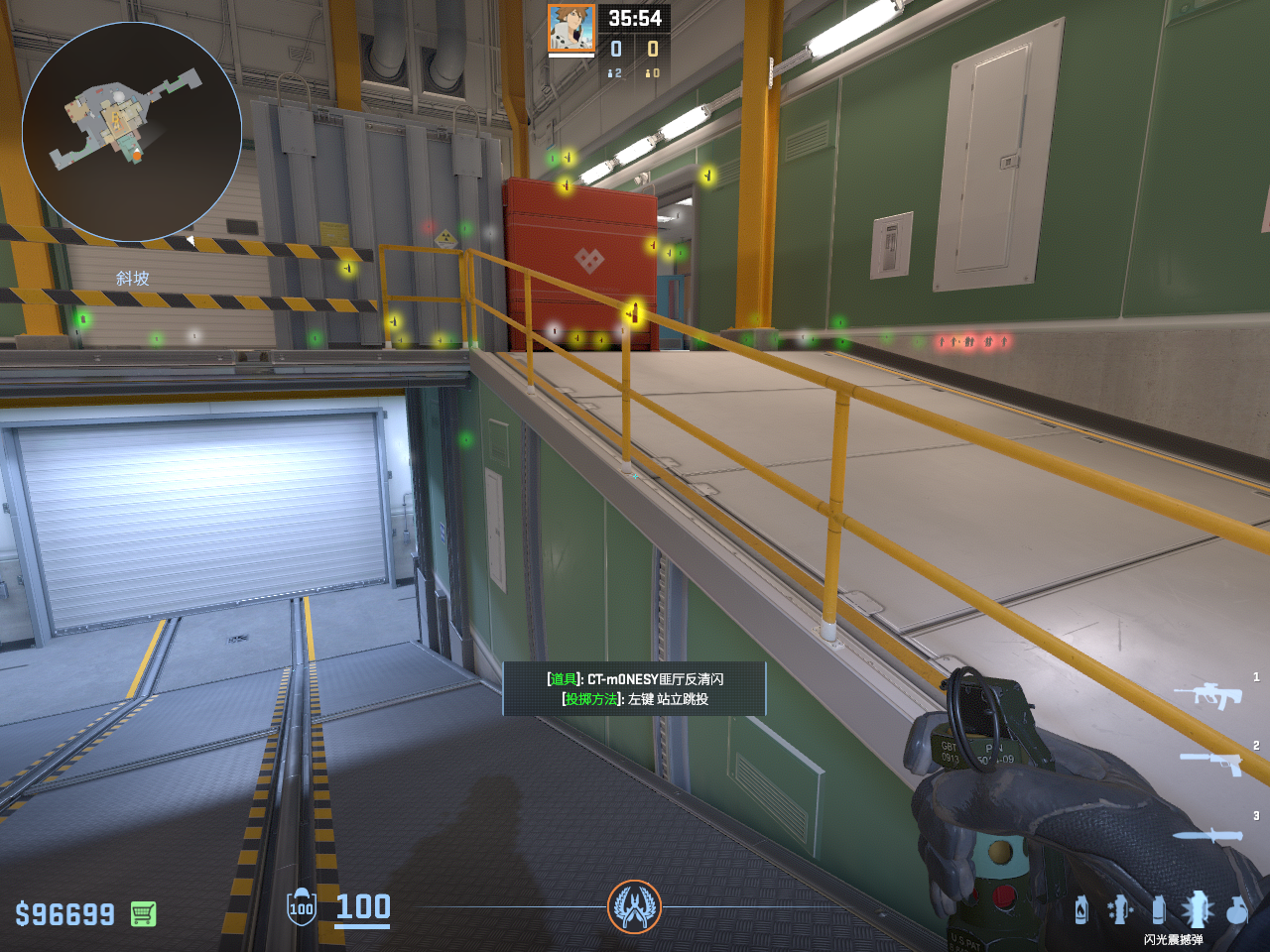This screenshot has width=1270, height=952.
Task: Select the decoy grenade icon
Action: pos(1120,908)
